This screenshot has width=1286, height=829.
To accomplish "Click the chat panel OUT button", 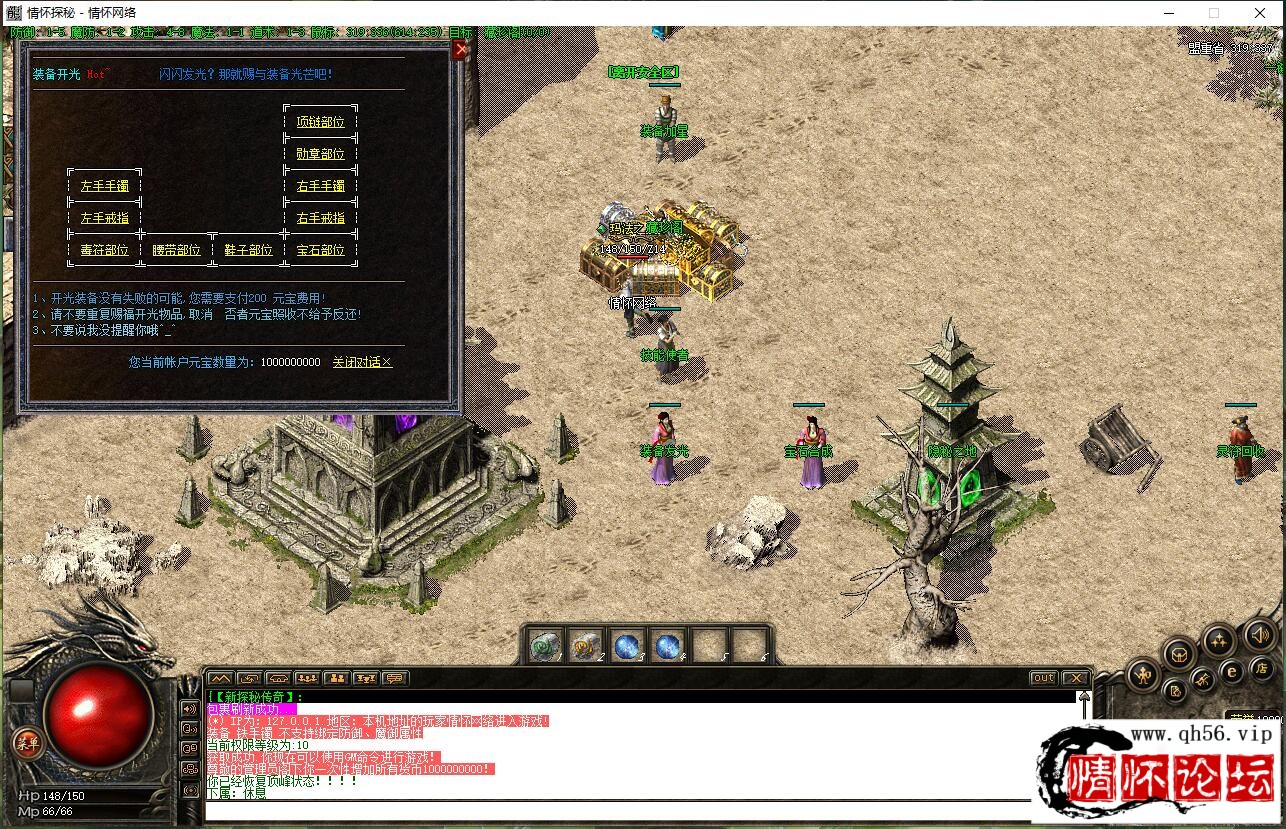I will 1043,678.
